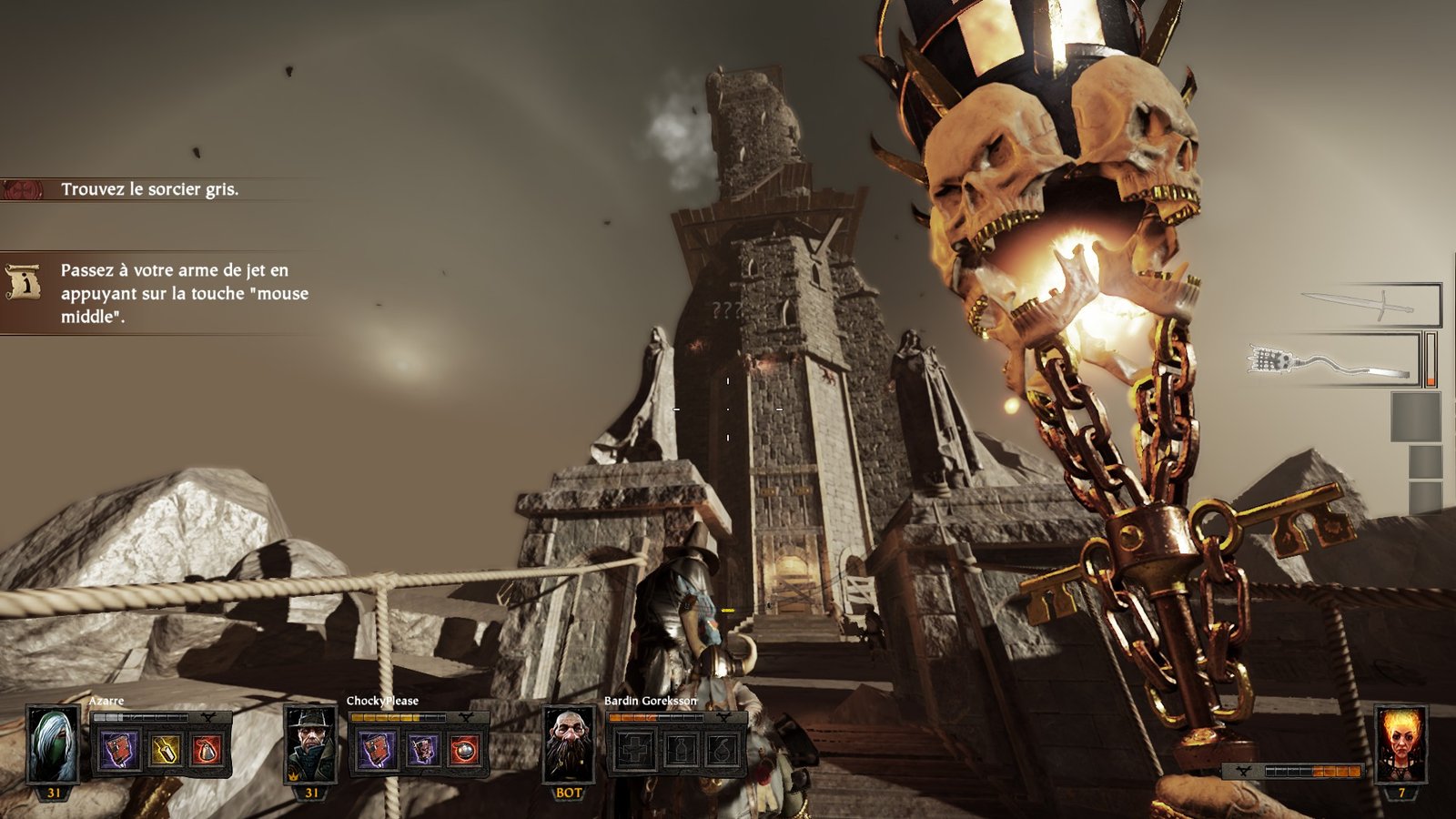The image size is (1456, 819).
Task: Select ChockyPlease's medical kit icon
Action: [x=377, y=751]
